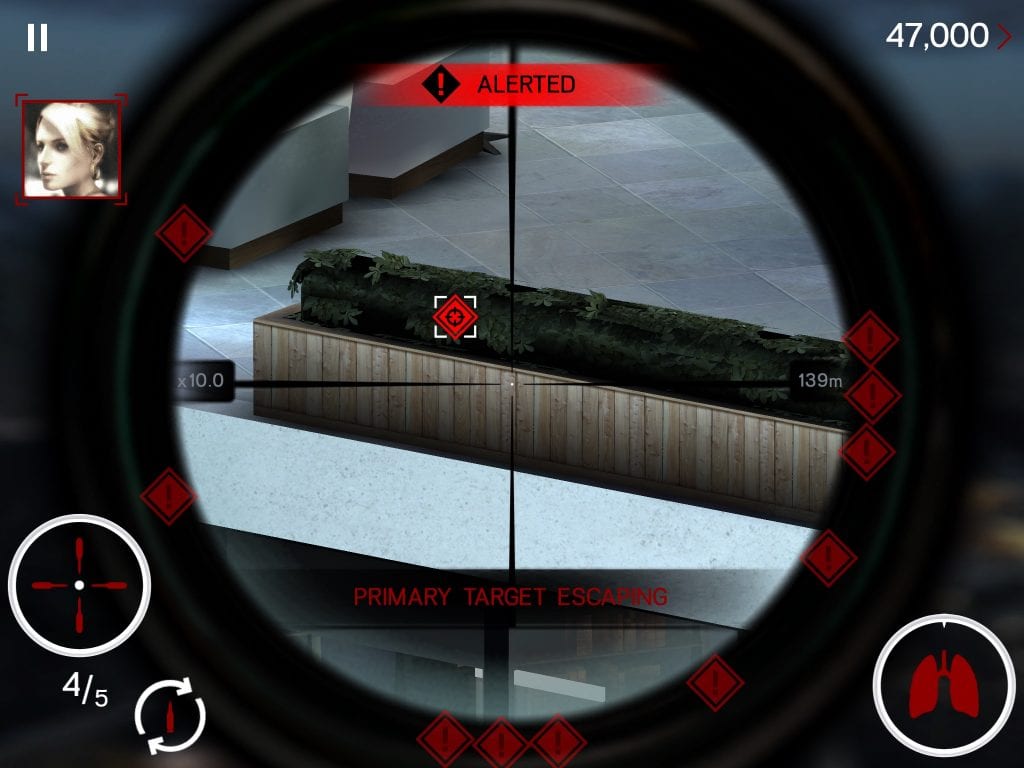This screenshot has width=1024, height=768.
Task: Open the 47,000 score arrow
Action: tap(1004, 37)
